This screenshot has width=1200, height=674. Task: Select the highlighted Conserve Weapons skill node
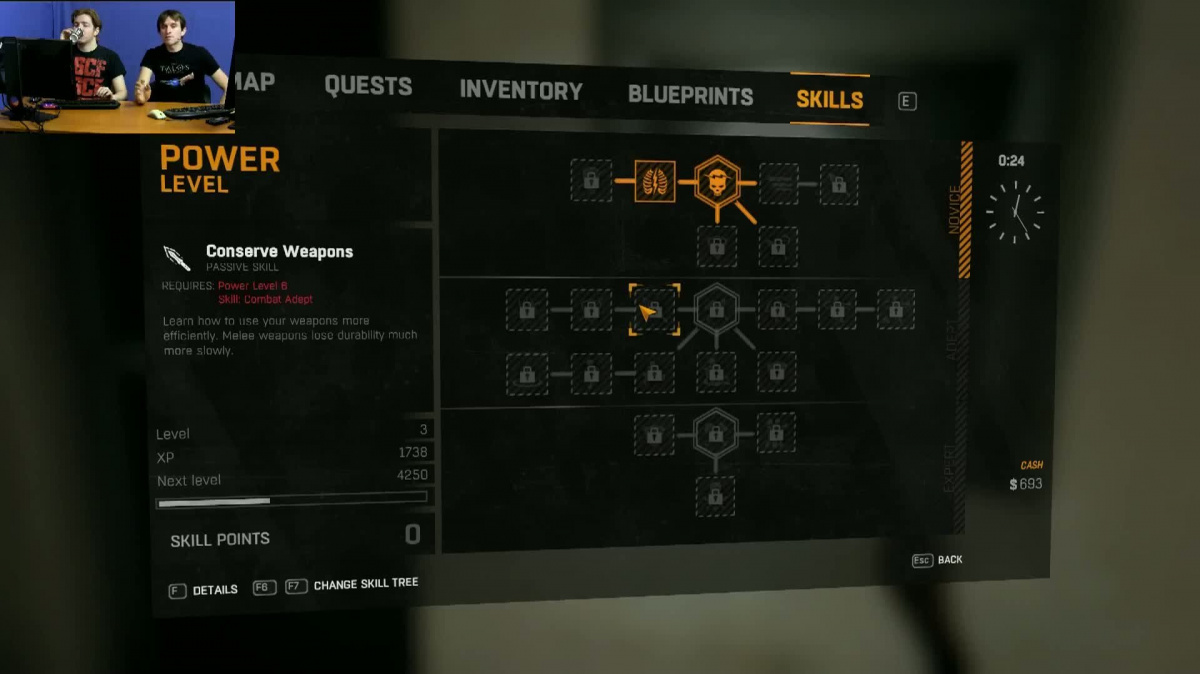click(654, 310)
